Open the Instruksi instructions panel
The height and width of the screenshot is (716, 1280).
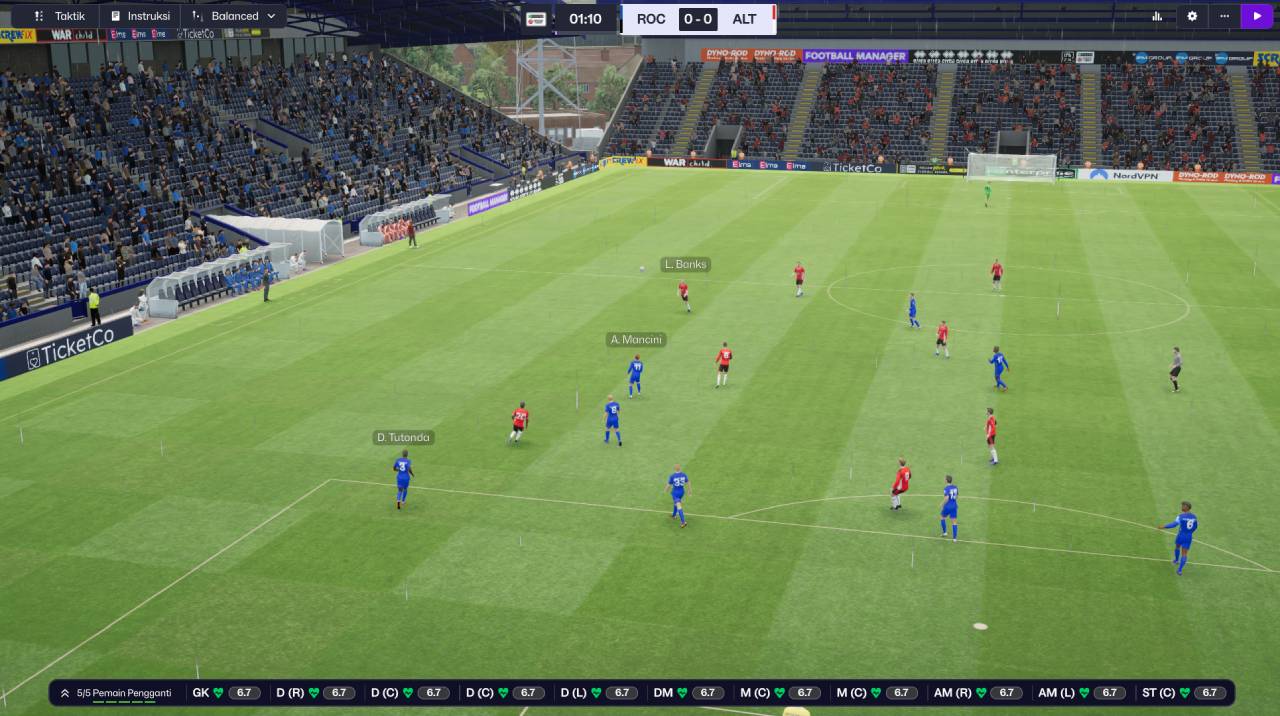[140, 16]
